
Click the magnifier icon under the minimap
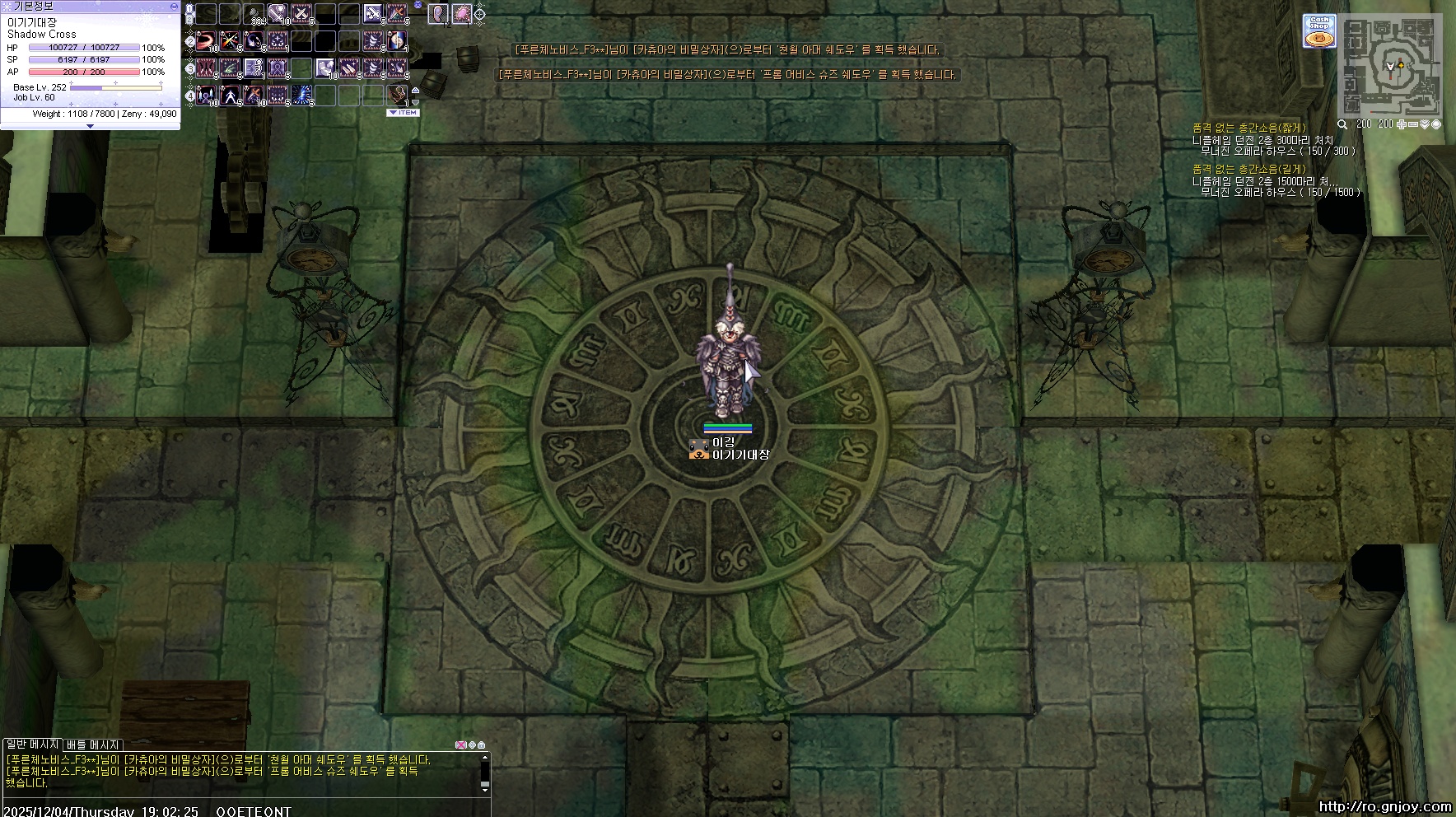[x=1342, y=124]
